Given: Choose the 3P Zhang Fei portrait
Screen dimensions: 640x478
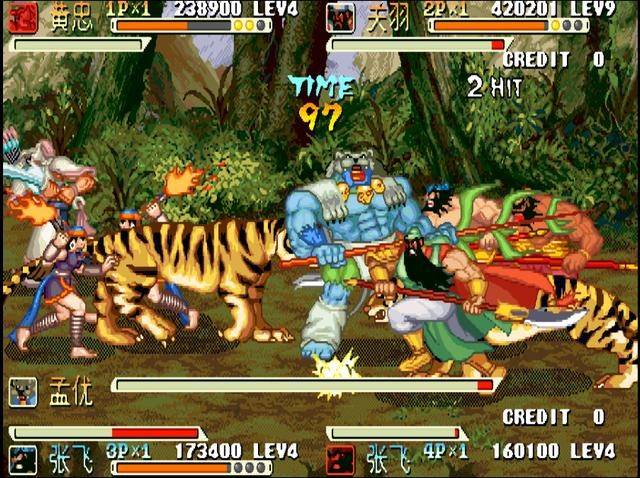Looking at the screenshot, I should tap(22, 458).
